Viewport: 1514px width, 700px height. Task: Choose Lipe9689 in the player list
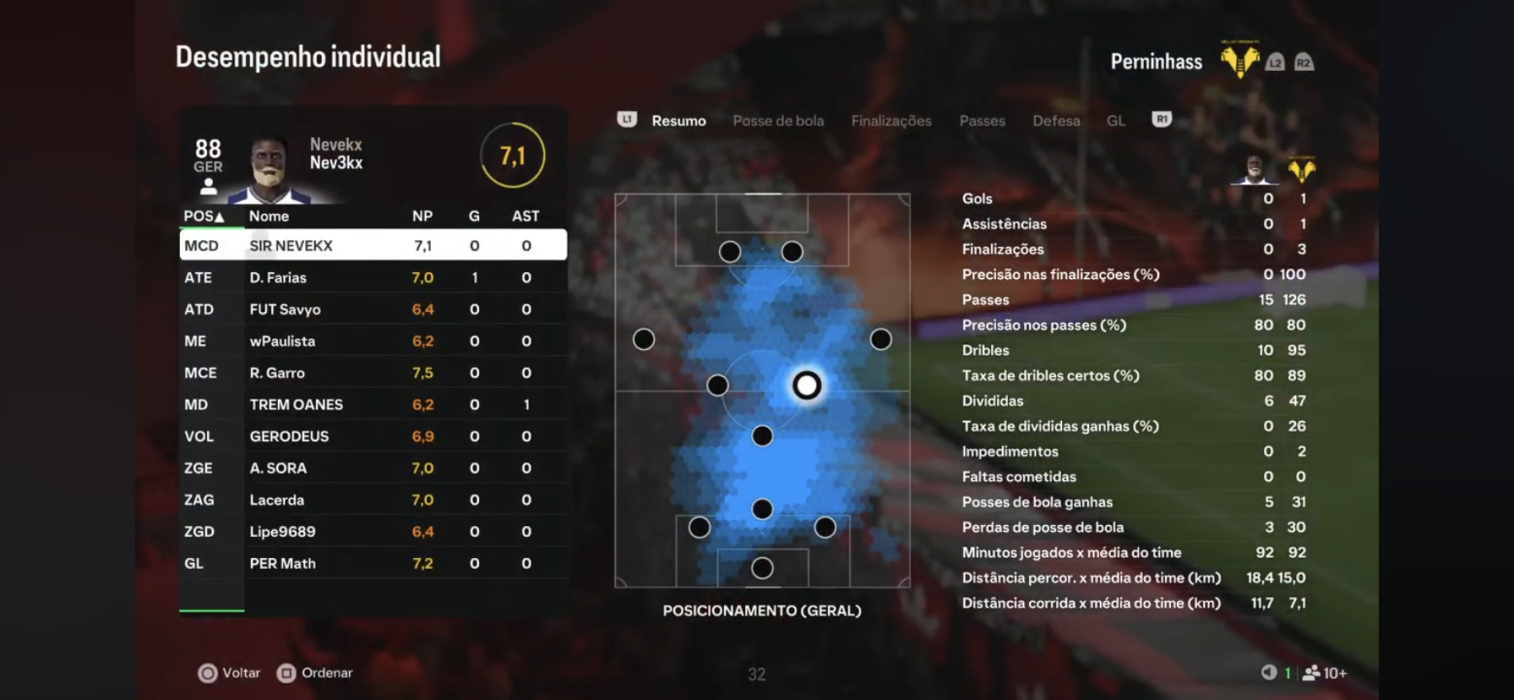pyautogui.click(x=372, y=532)
